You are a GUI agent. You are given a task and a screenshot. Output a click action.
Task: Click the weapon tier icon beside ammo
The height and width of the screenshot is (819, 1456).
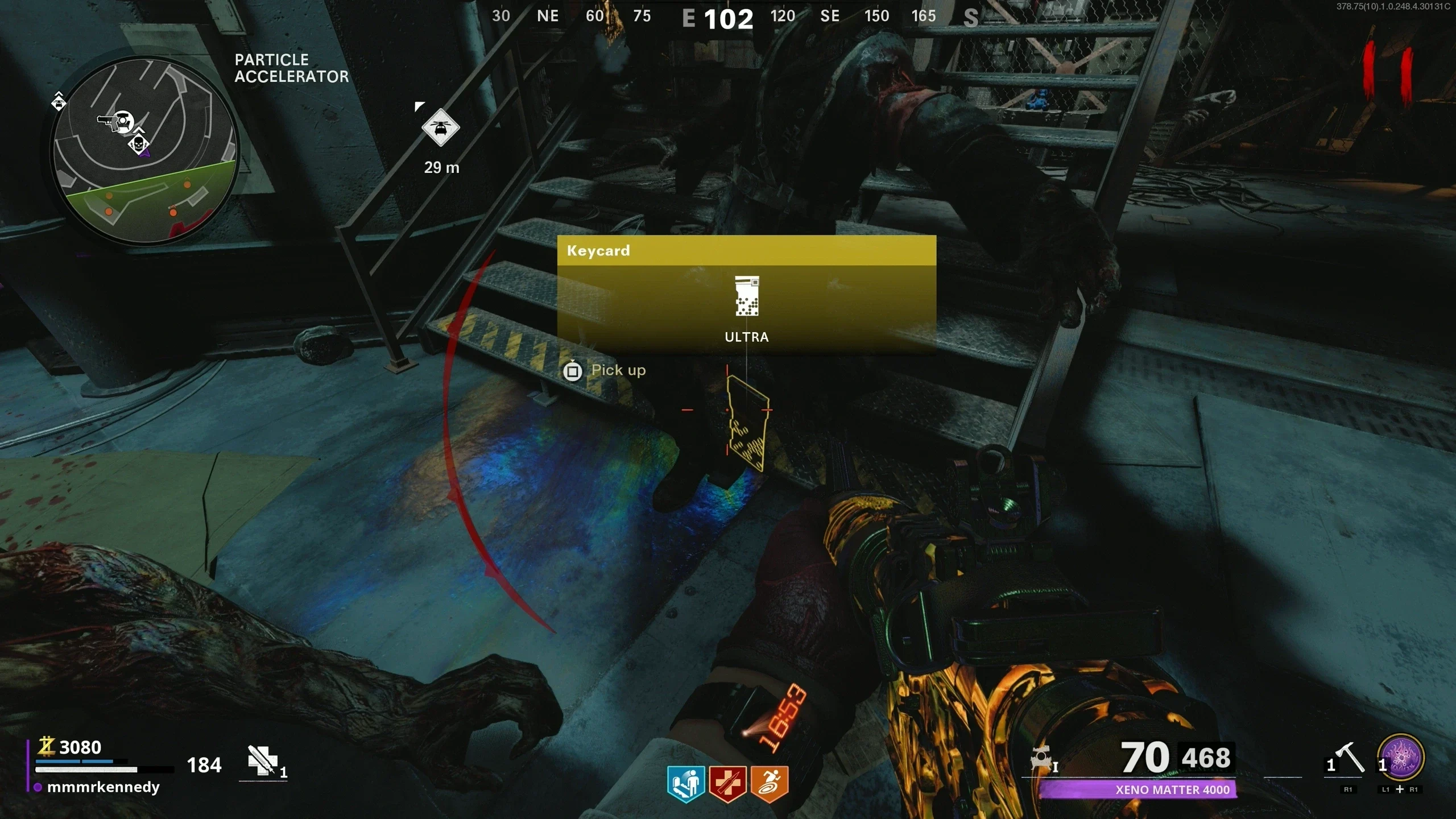pos(1042,760)
